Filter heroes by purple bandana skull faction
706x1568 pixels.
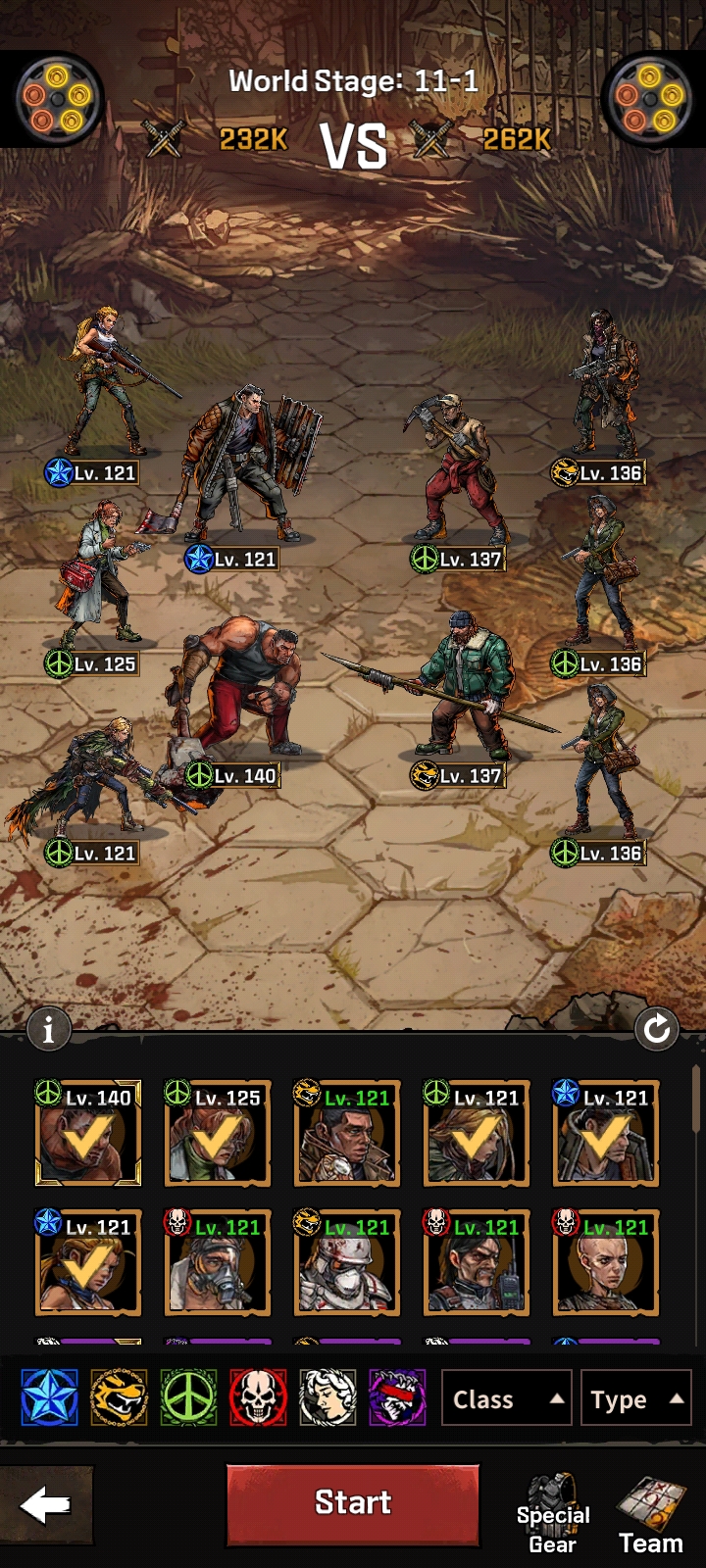tap(397, 1397)
